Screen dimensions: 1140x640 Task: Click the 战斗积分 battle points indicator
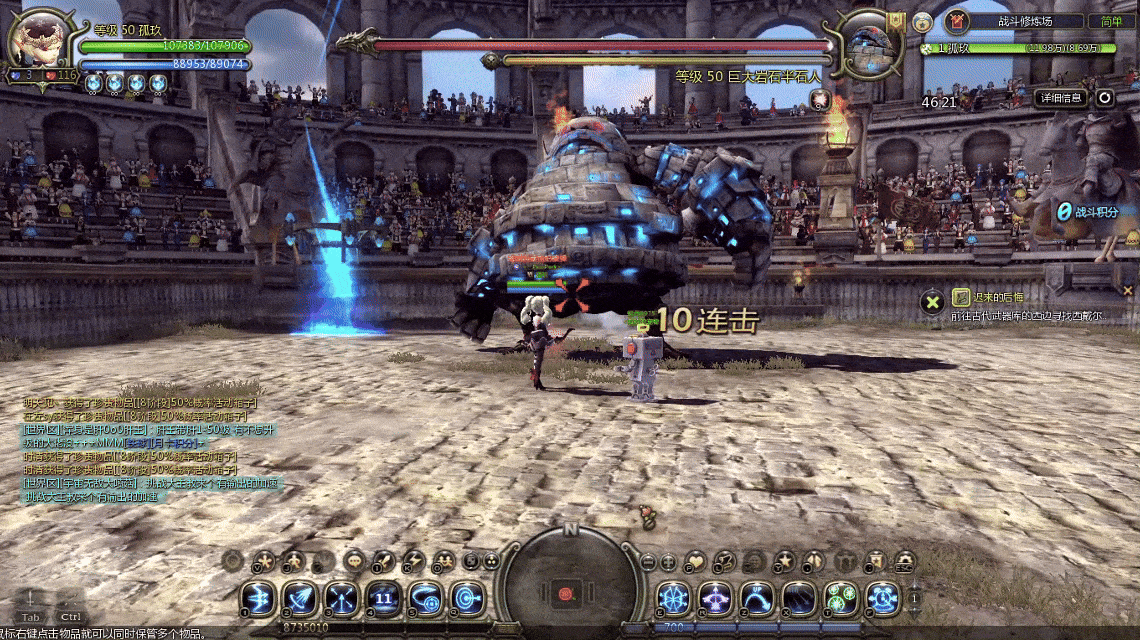pos(1087,212)
